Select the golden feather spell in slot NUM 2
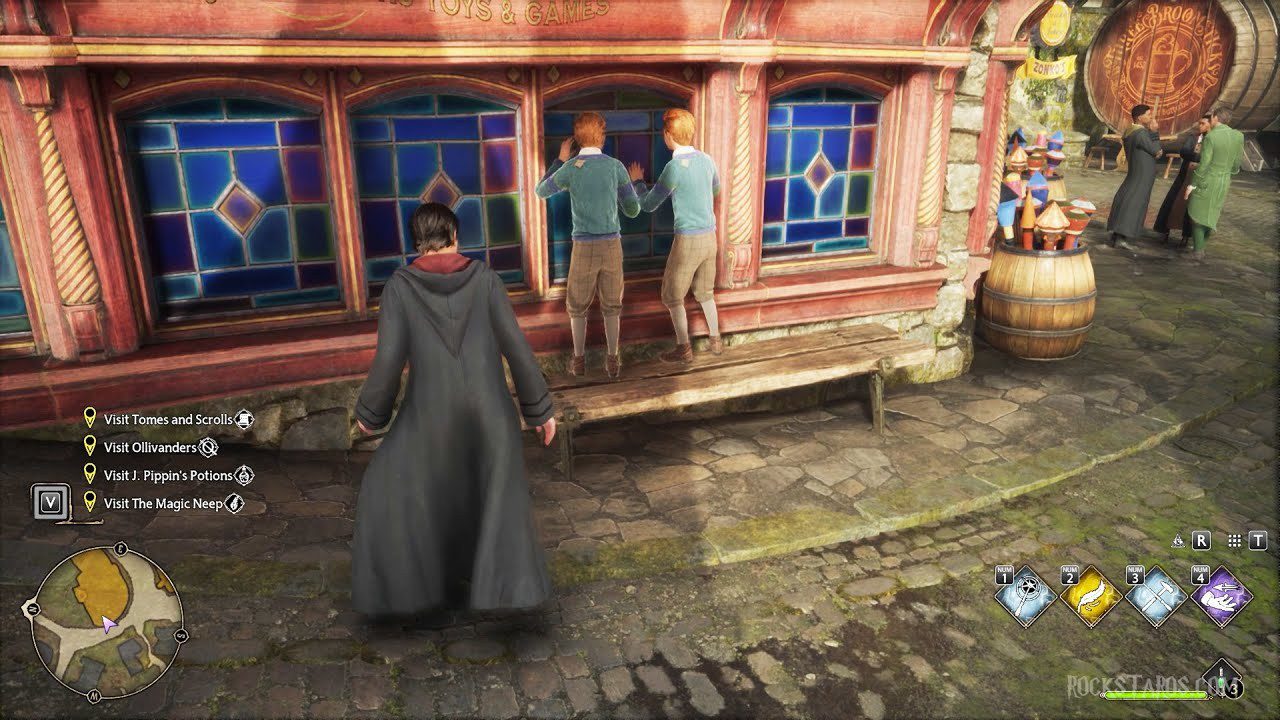 [x=1090, y=595]
